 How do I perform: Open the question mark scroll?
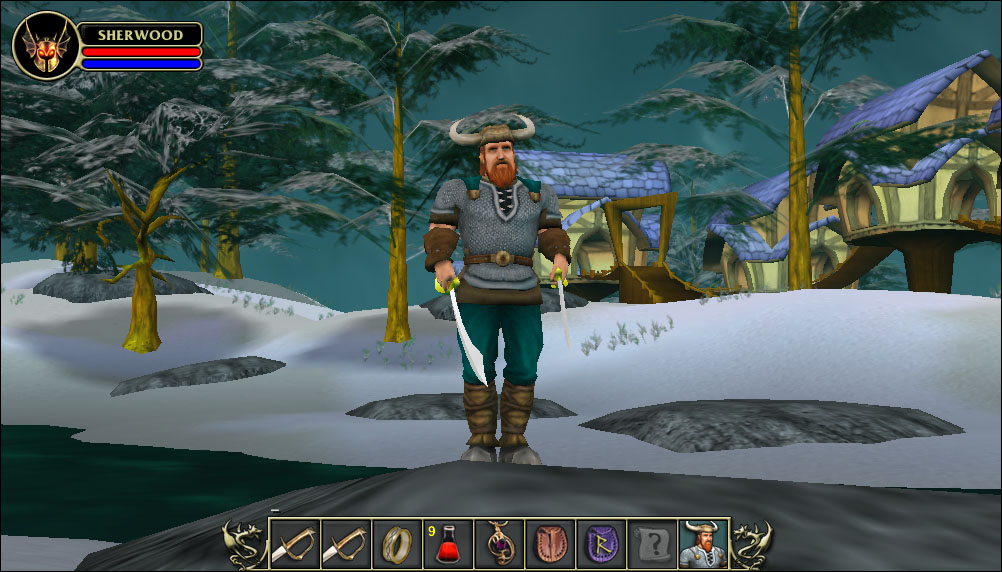[x=652, y=543]
